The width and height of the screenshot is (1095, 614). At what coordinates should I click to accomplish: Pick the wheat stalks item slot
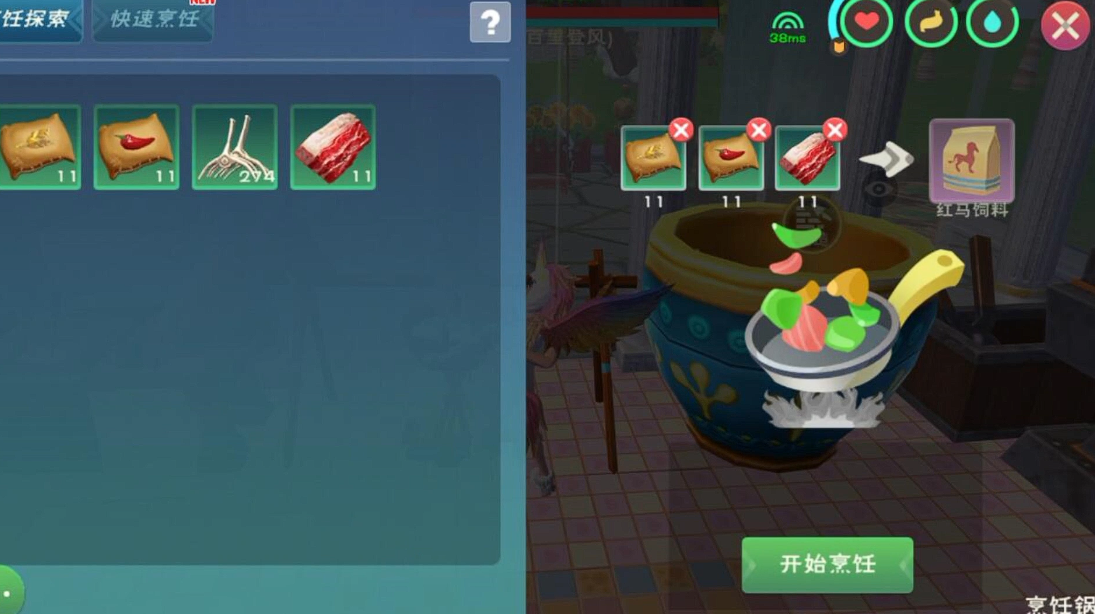click(x=235, y=147)
